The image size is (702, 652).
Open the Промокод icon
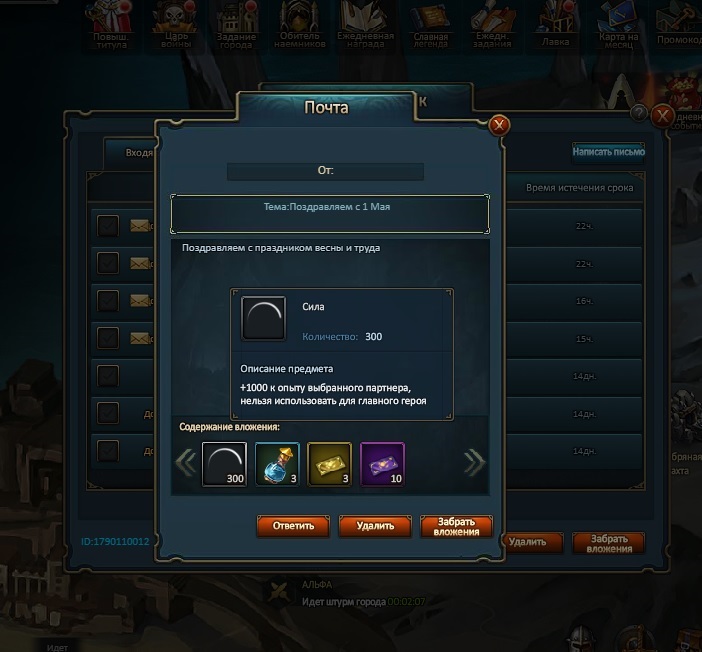[x=680, y=26]
